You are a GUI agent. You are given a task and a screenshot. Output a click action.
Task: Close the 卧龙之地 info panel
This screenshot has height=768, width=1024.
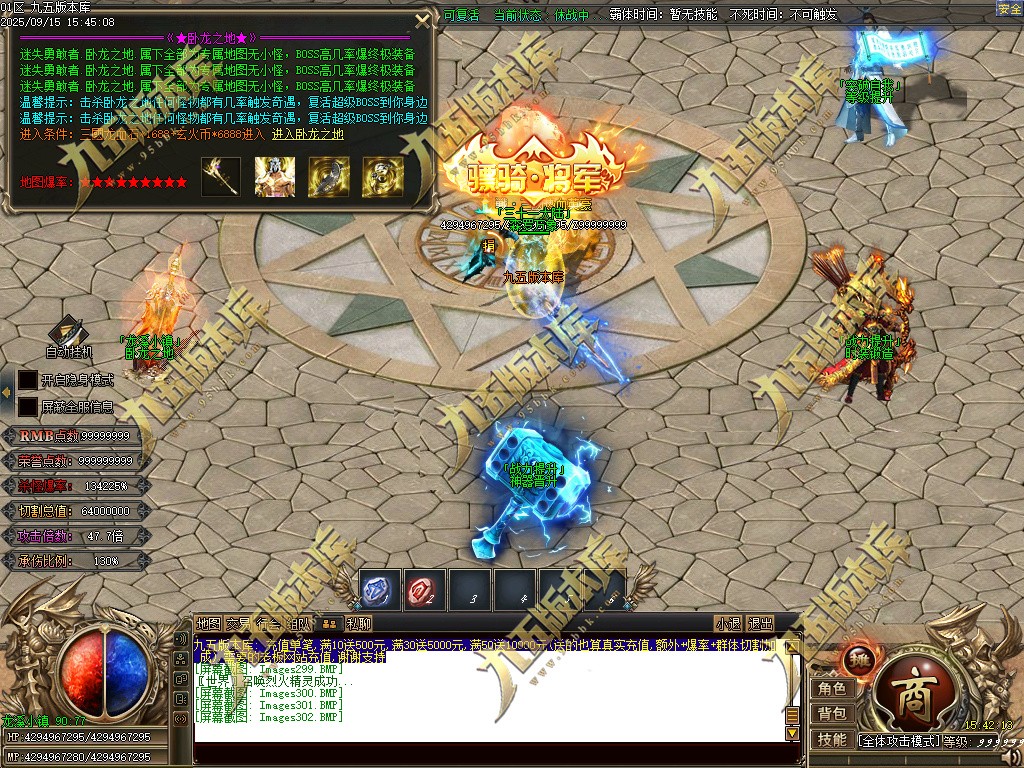click(x=422, y=19)
